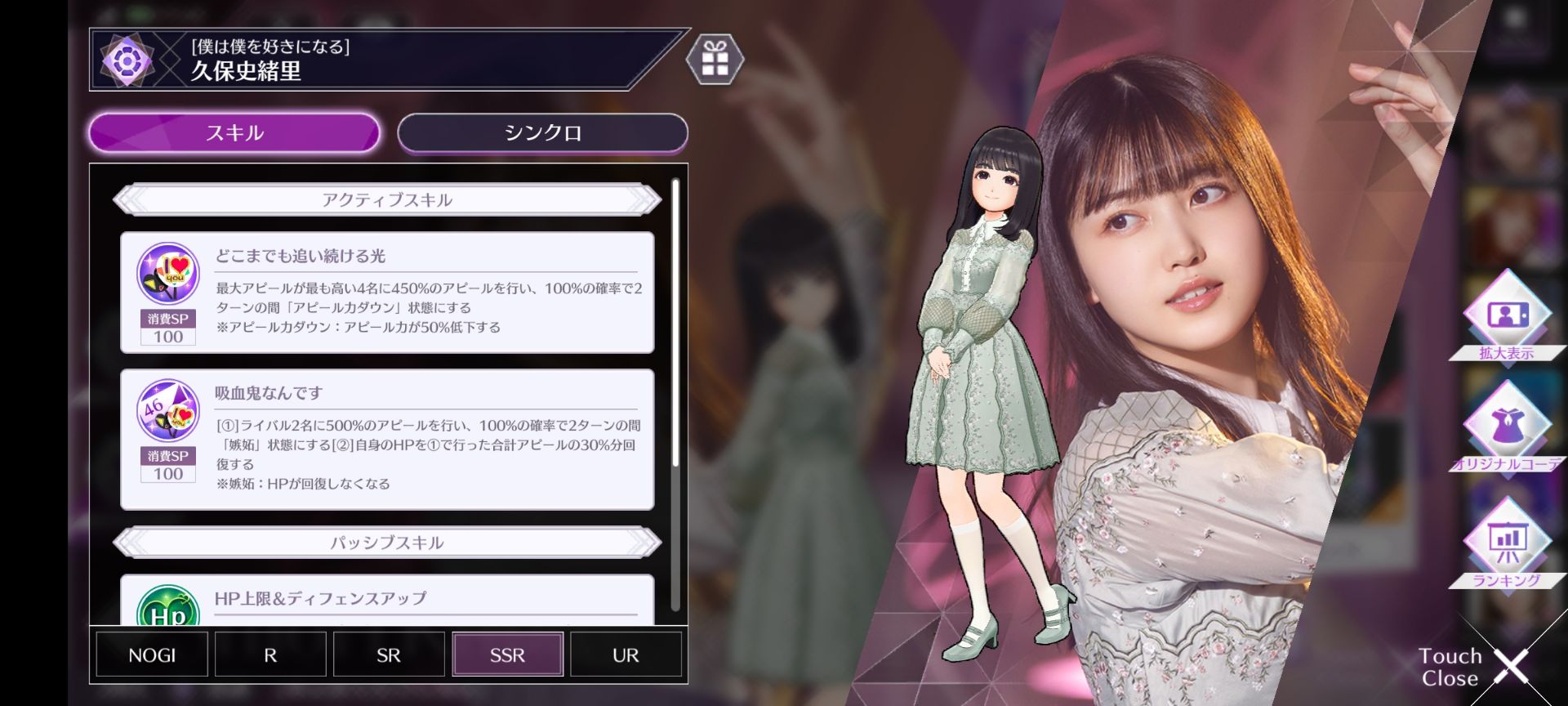The height and width of the screenshot is (706, 1568).
Task: Enable the NOGI filter
Action: pos(150,655)
